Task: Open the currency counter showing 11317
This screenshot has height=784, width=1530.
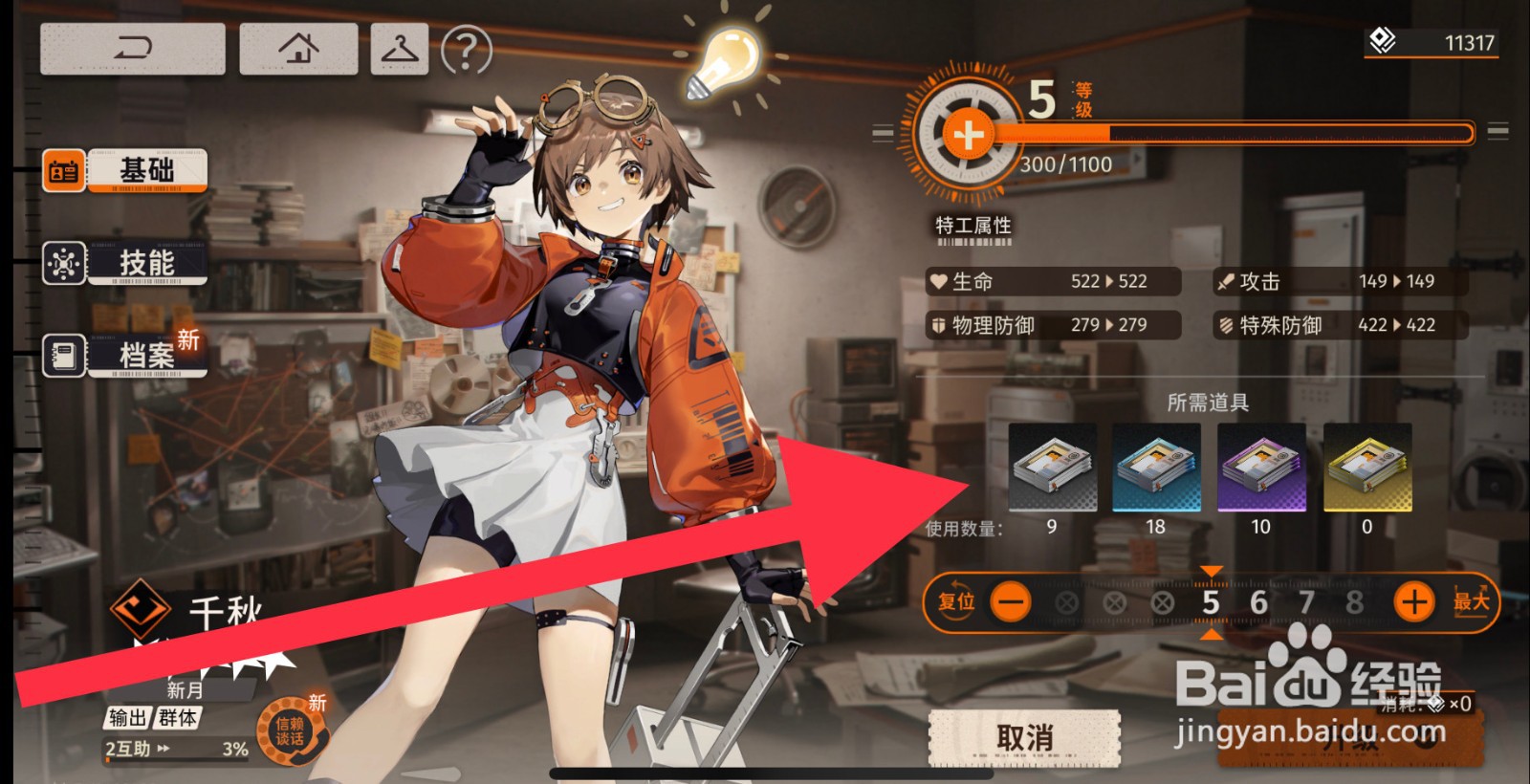Action: pos(1431,42)
